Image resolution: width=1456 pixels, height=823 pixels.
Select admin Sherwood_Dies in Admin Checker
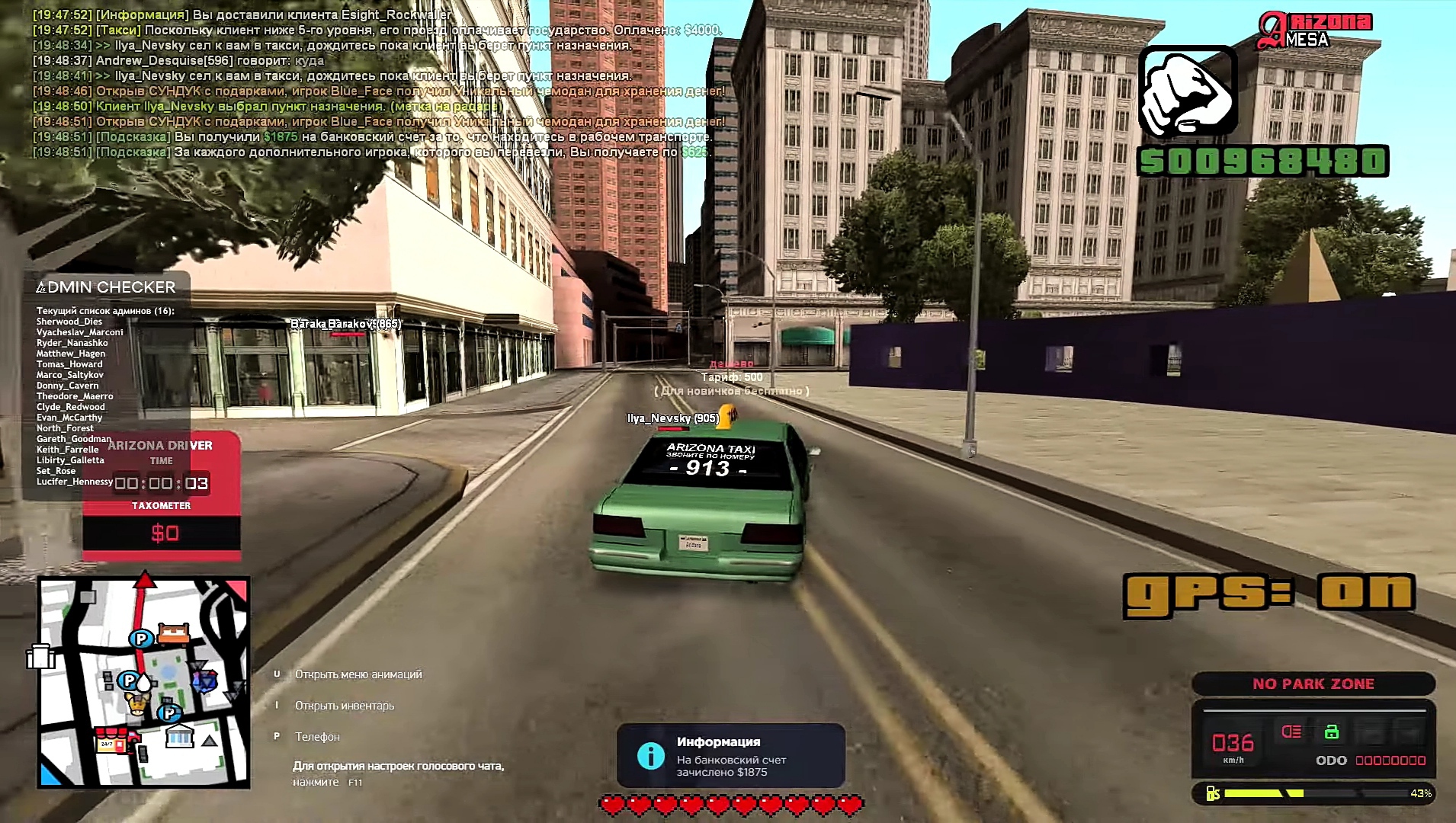pos(69,322)
